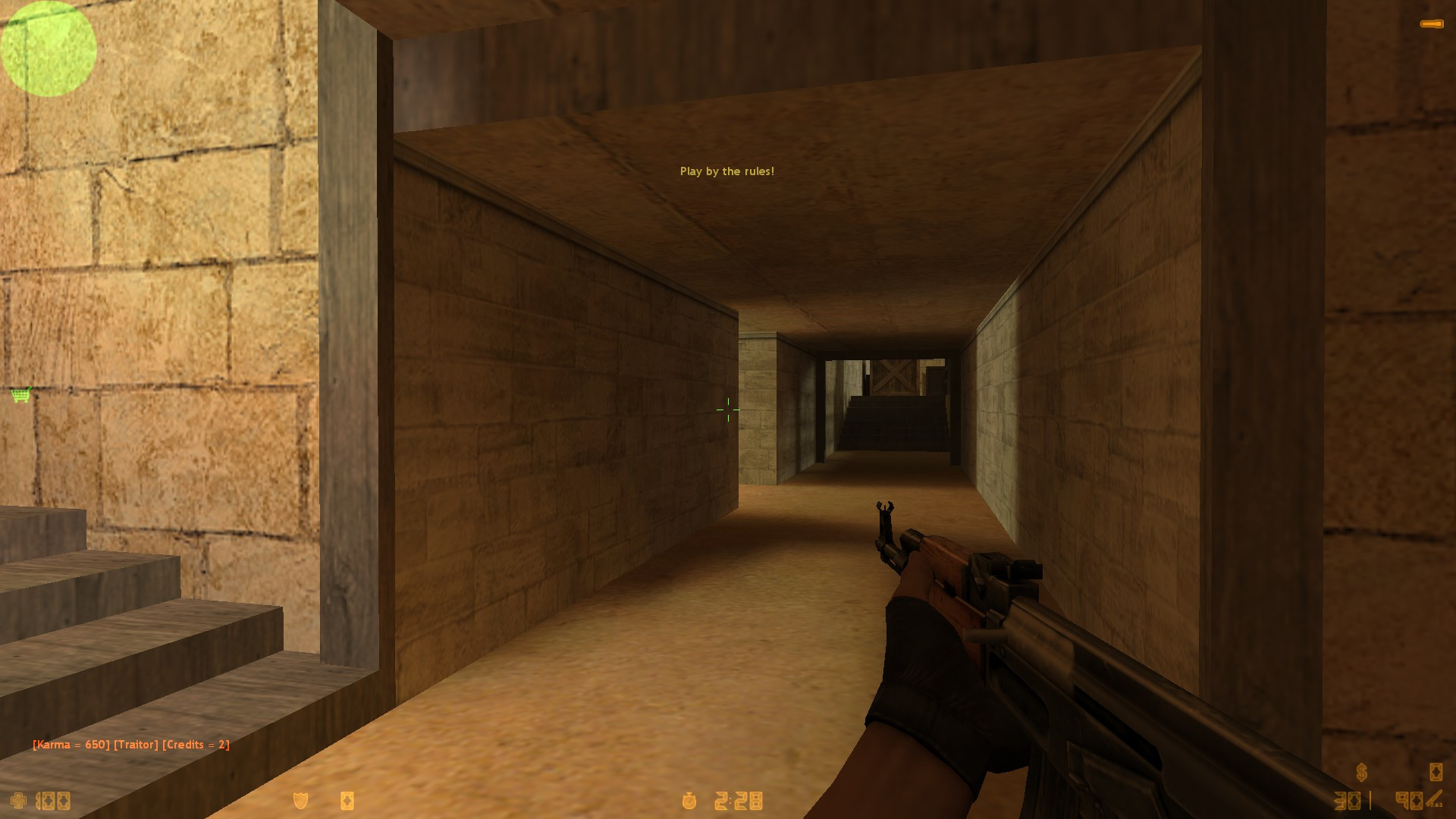Click the Play by the rules message
The width and height of the screenshot is (1456, 819).
pyautogui.click(x=727, y=171)
